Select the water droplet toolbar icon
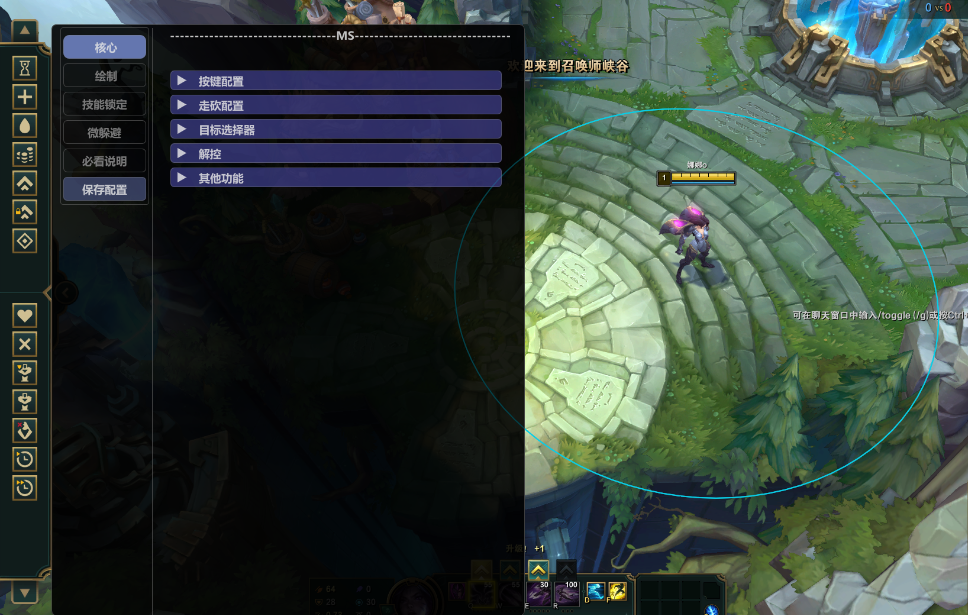968x615 pixels. coord(25,125)
